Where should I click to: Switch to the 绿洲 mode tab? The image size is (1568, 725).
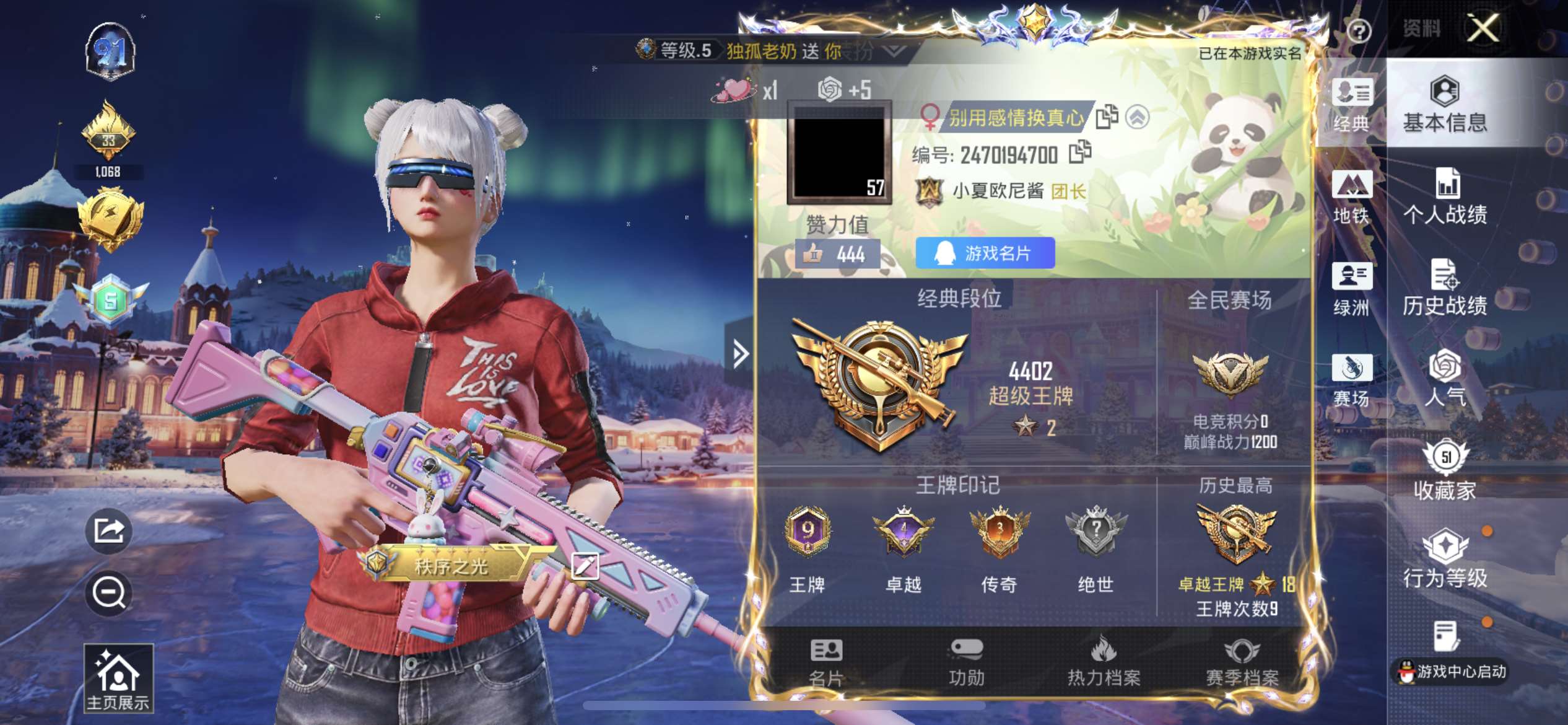pyautogui.click(x=1352, y=289)
